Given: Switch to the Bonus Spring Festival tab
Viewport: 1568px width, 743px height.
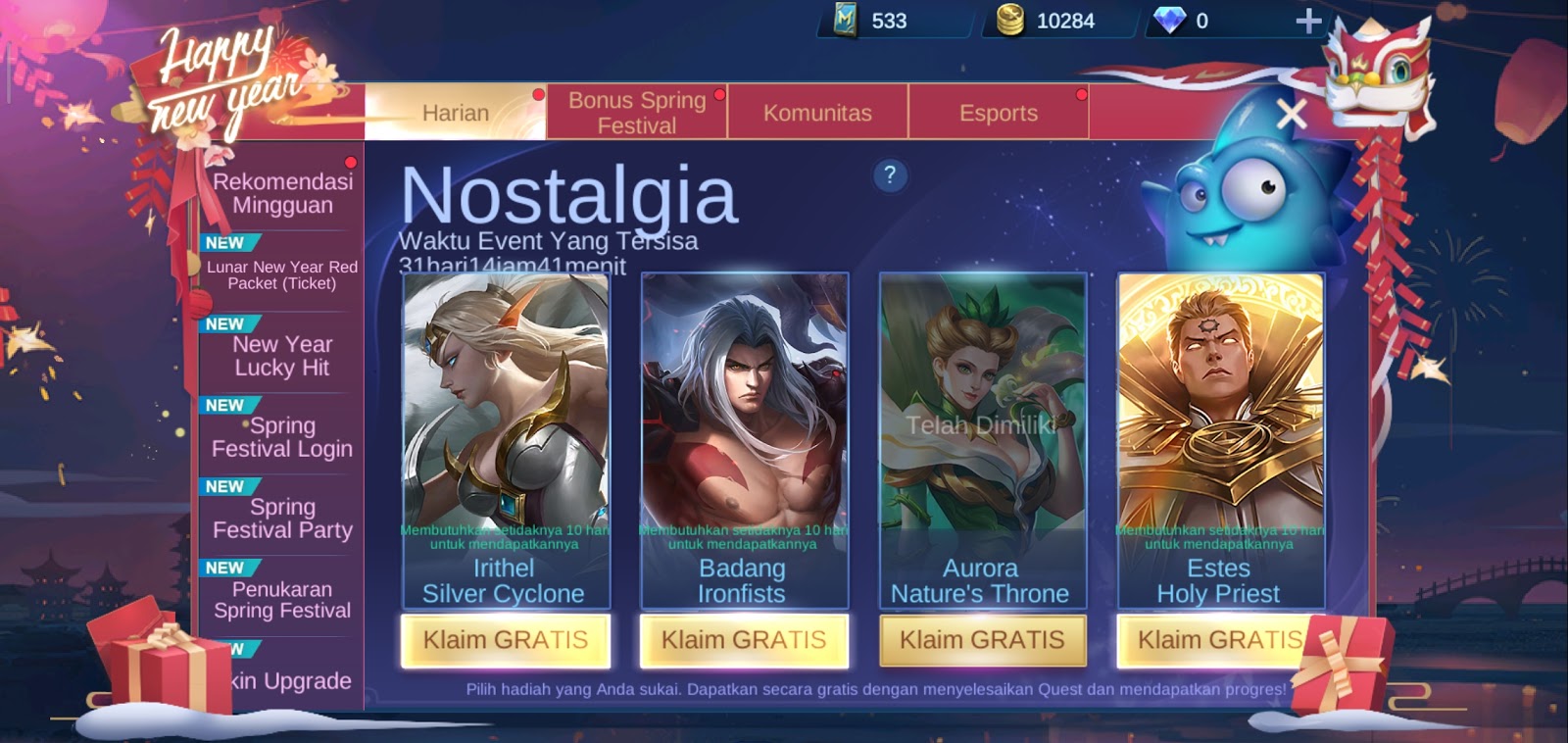Looking at the screenshot, I should pyautogui.click(x=637, y=111).
